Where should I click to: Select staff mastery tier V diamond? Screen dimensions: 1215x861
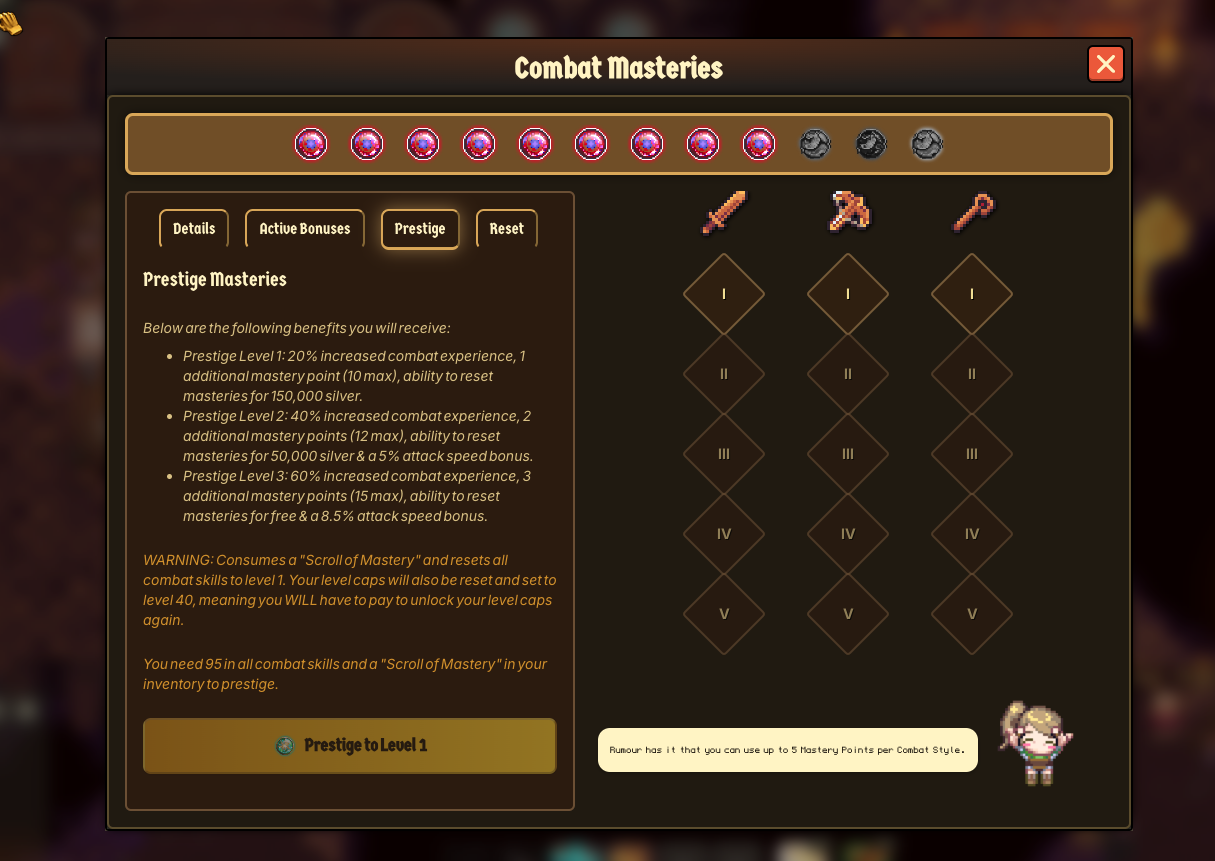(972, 614)
